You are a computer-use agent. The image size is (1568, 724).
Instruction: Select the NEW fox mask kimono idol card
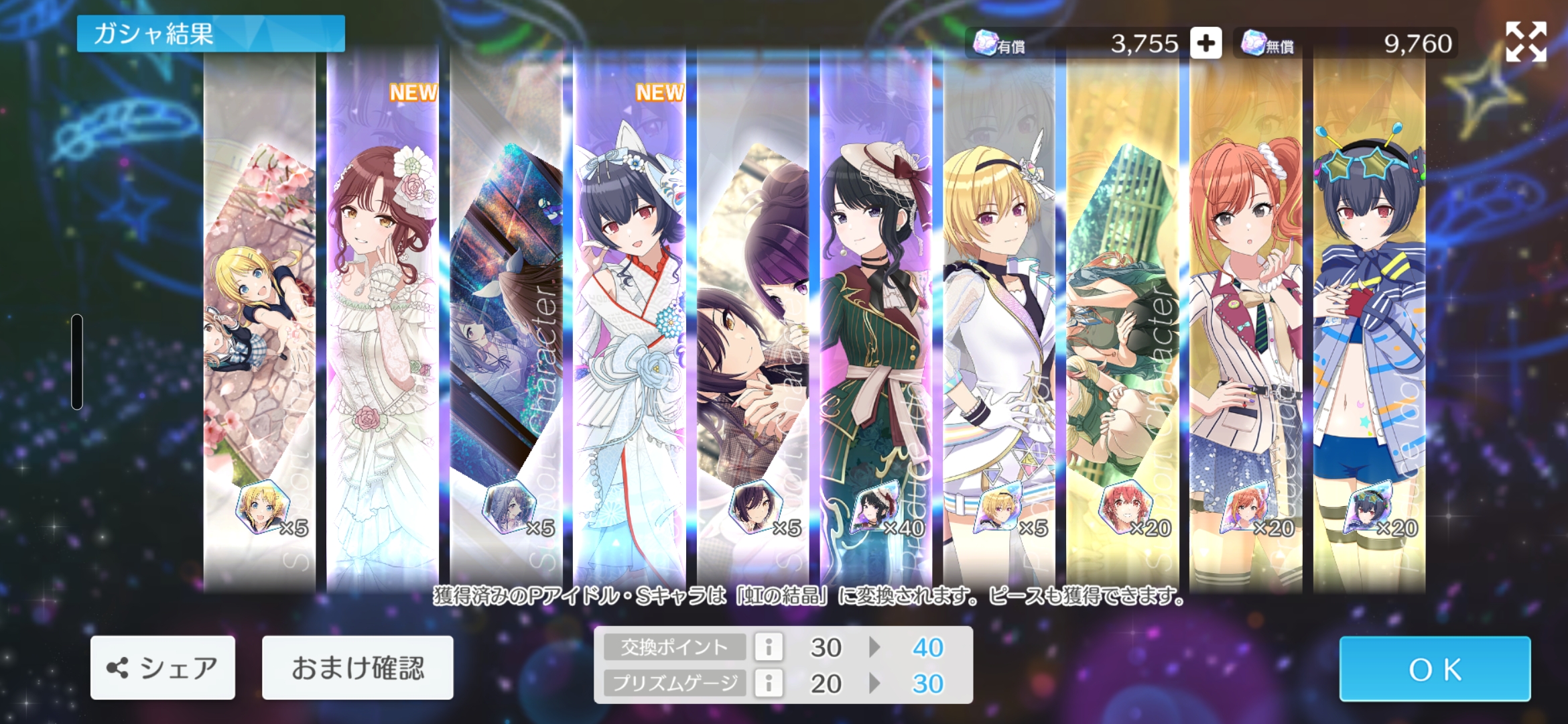click(x=629, y=322)
